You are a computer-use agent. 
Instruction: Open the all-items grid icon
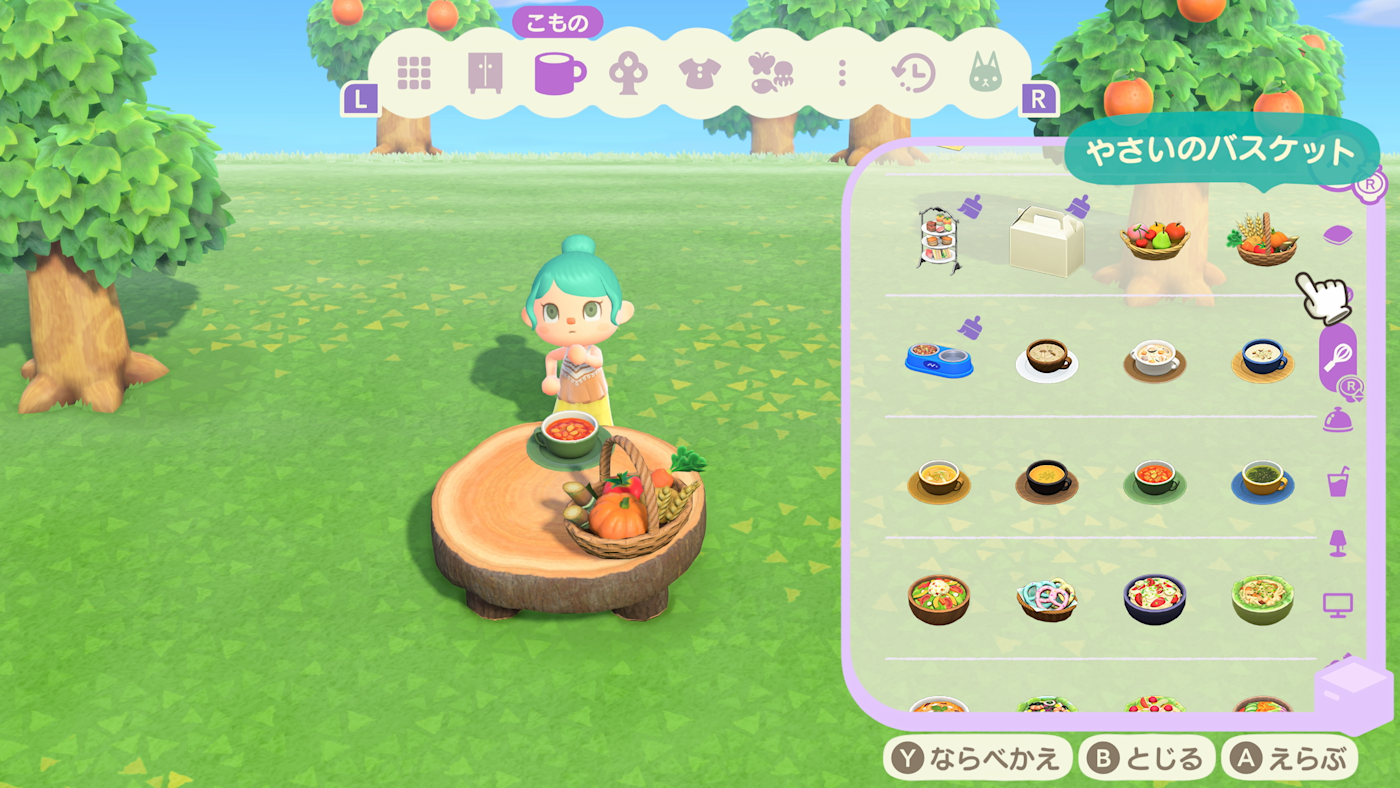pos(415,70)
